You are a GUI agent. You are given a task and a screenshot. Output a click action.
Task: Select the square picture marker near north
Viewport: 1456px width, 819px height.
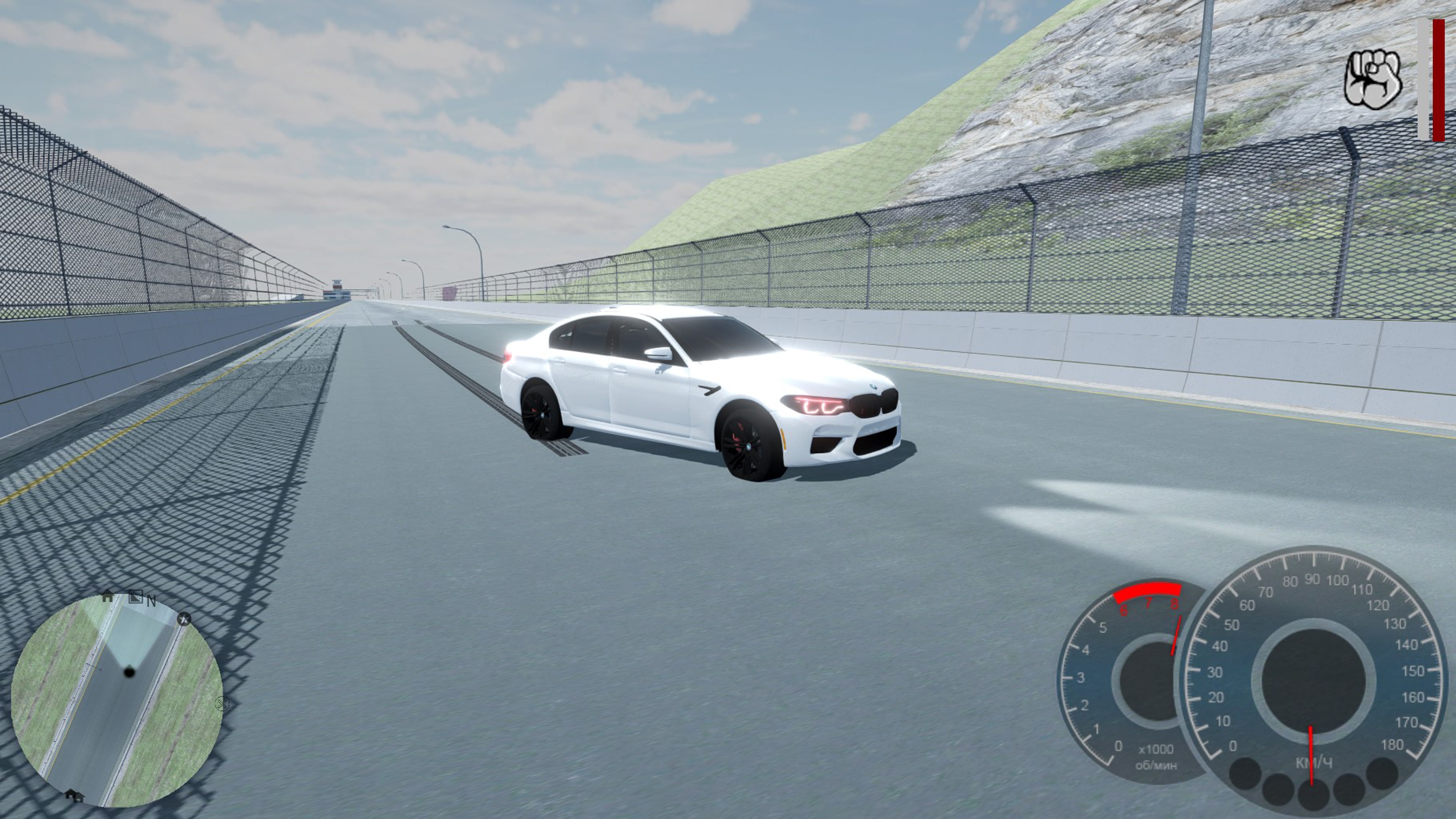pos(135,596)
